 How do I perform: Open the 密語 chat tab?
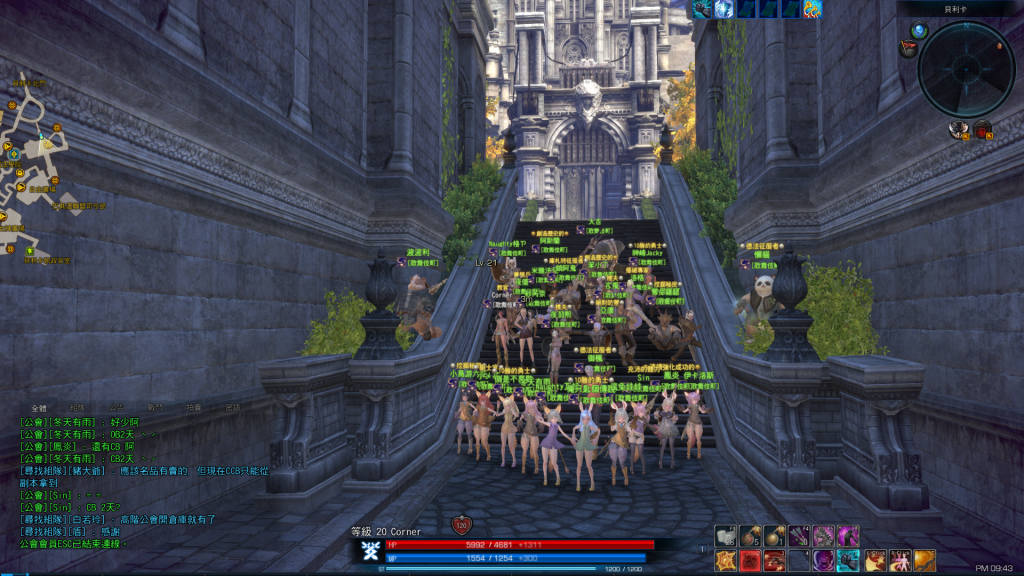(x=232, y=408)
